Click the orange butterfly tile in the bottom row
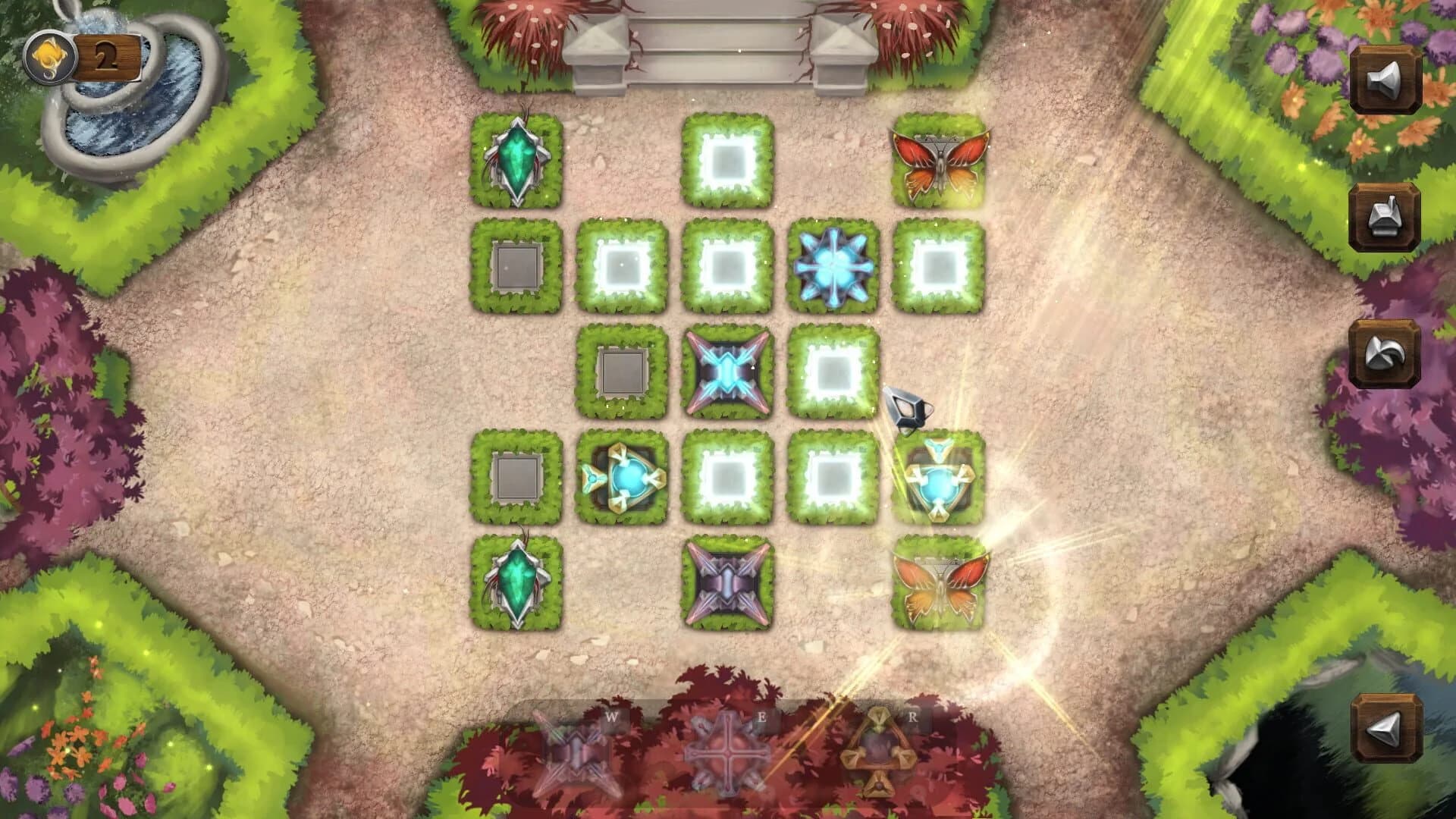This screenshot has height=819, width=1456. pyautogui.click(x=940, y=582)
